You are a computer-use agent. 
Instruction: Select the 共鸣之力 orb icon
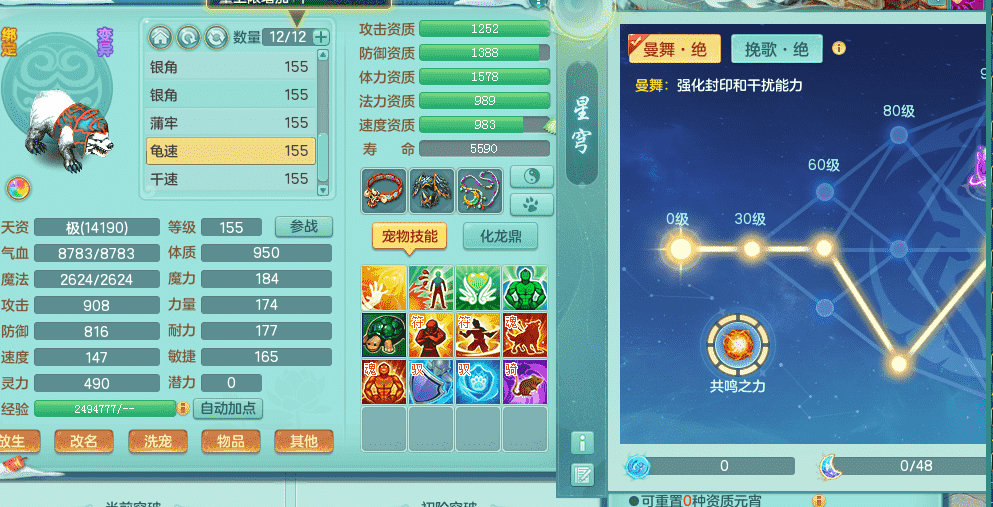coord(738,345)
